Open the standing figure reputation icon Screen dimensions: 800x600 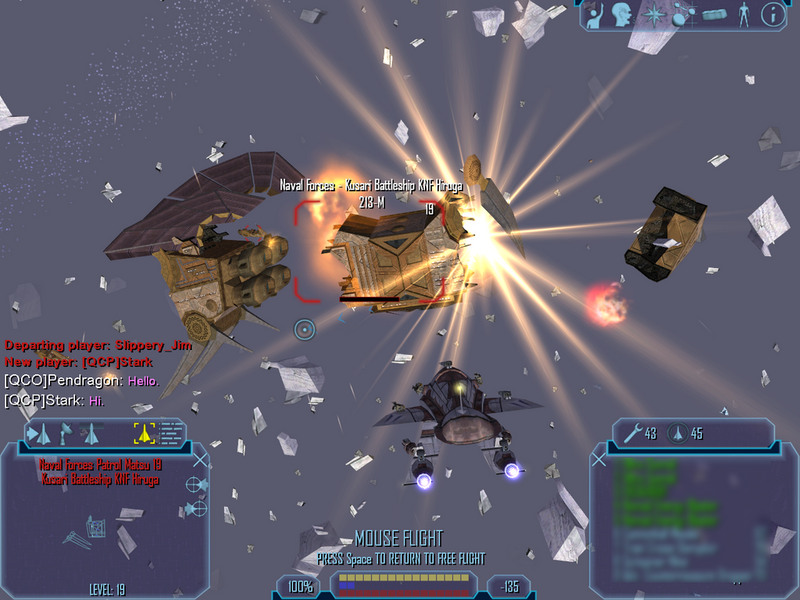point(743,15)
